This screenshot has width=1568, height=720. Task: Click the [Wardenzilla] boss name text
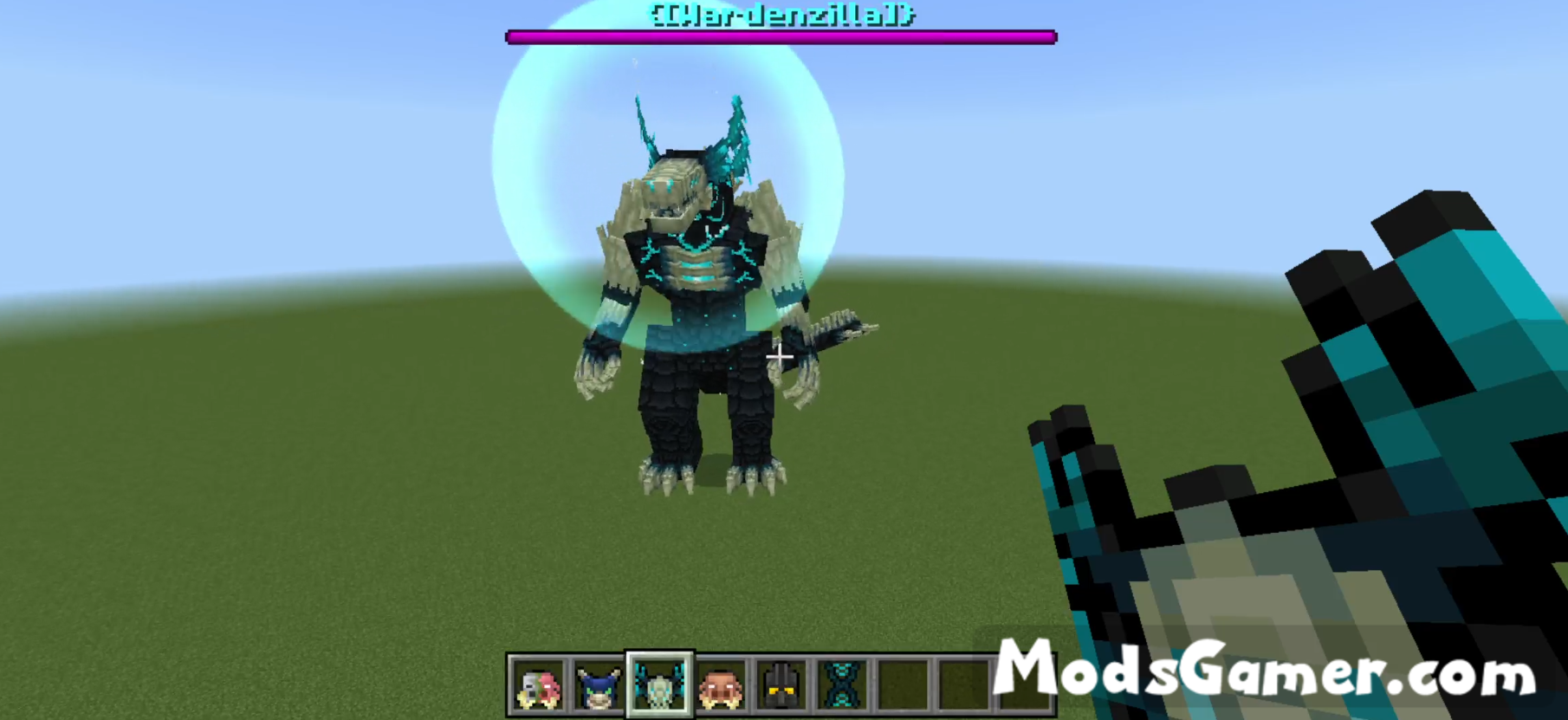point(778,14)
